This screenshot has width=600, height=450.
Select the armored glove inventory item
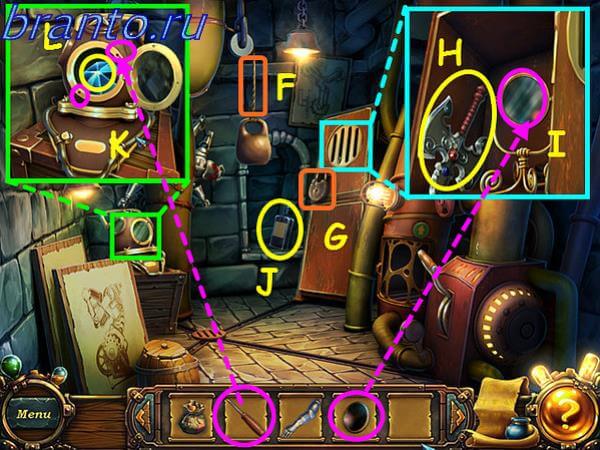[303, 414]
